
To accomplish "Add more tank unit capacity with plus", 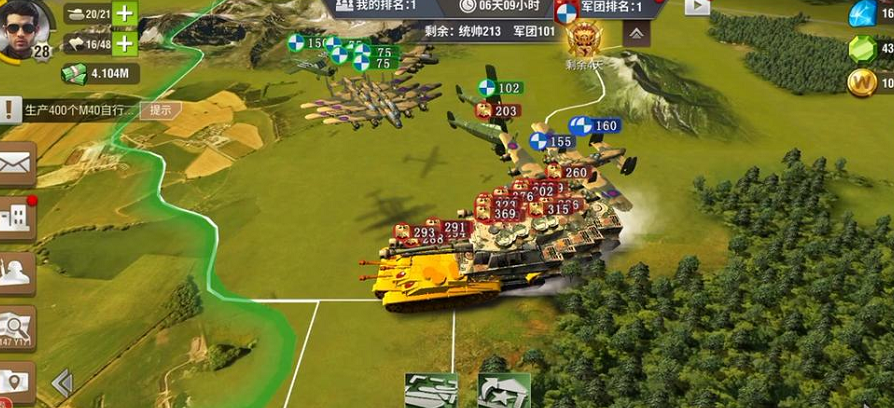I will click(124, 14).
